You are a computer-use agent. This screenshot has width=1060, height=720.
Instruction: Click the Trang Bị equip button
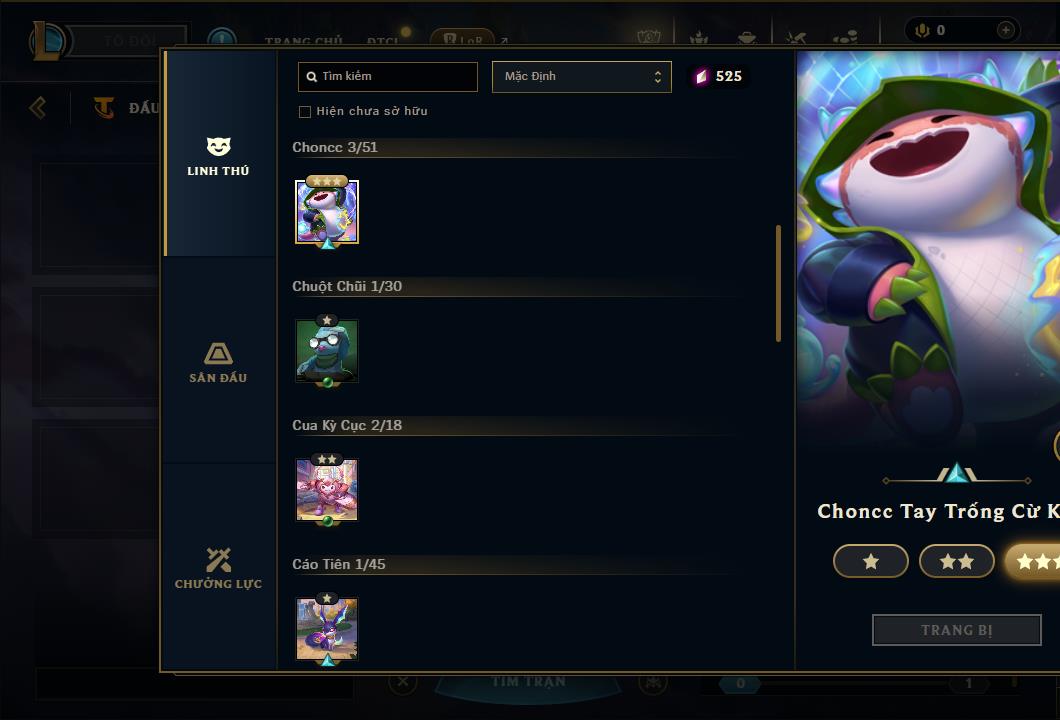(956, 630)
